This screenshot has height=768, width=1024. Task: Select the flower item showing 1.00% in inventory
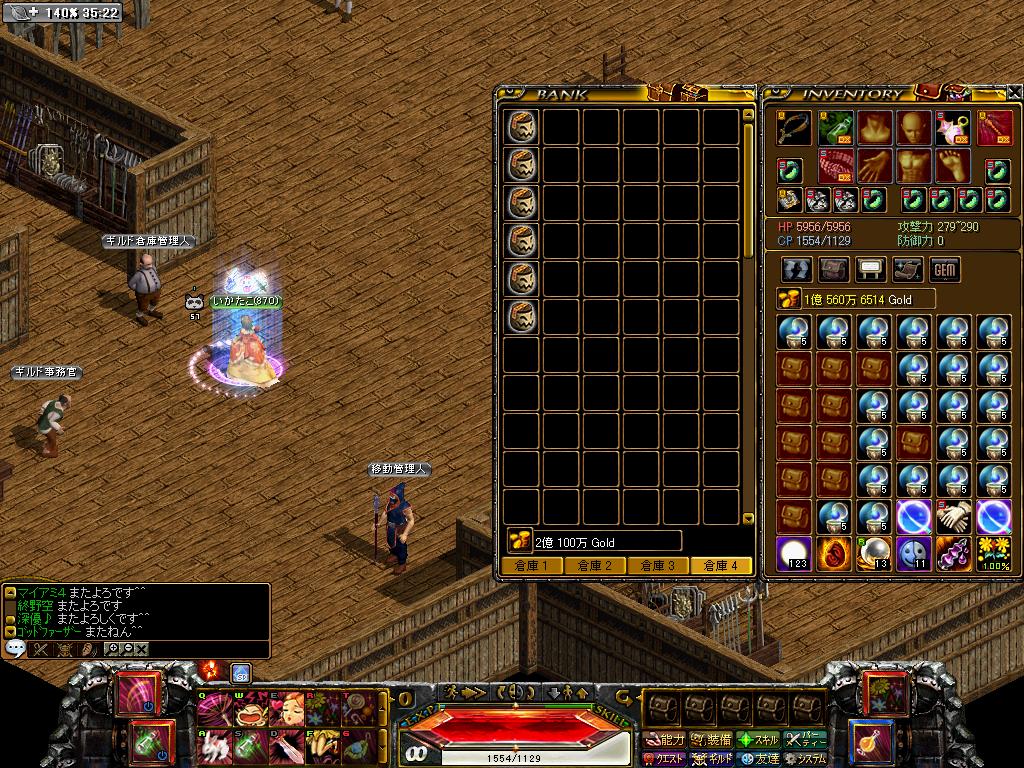tap(993, 553)
